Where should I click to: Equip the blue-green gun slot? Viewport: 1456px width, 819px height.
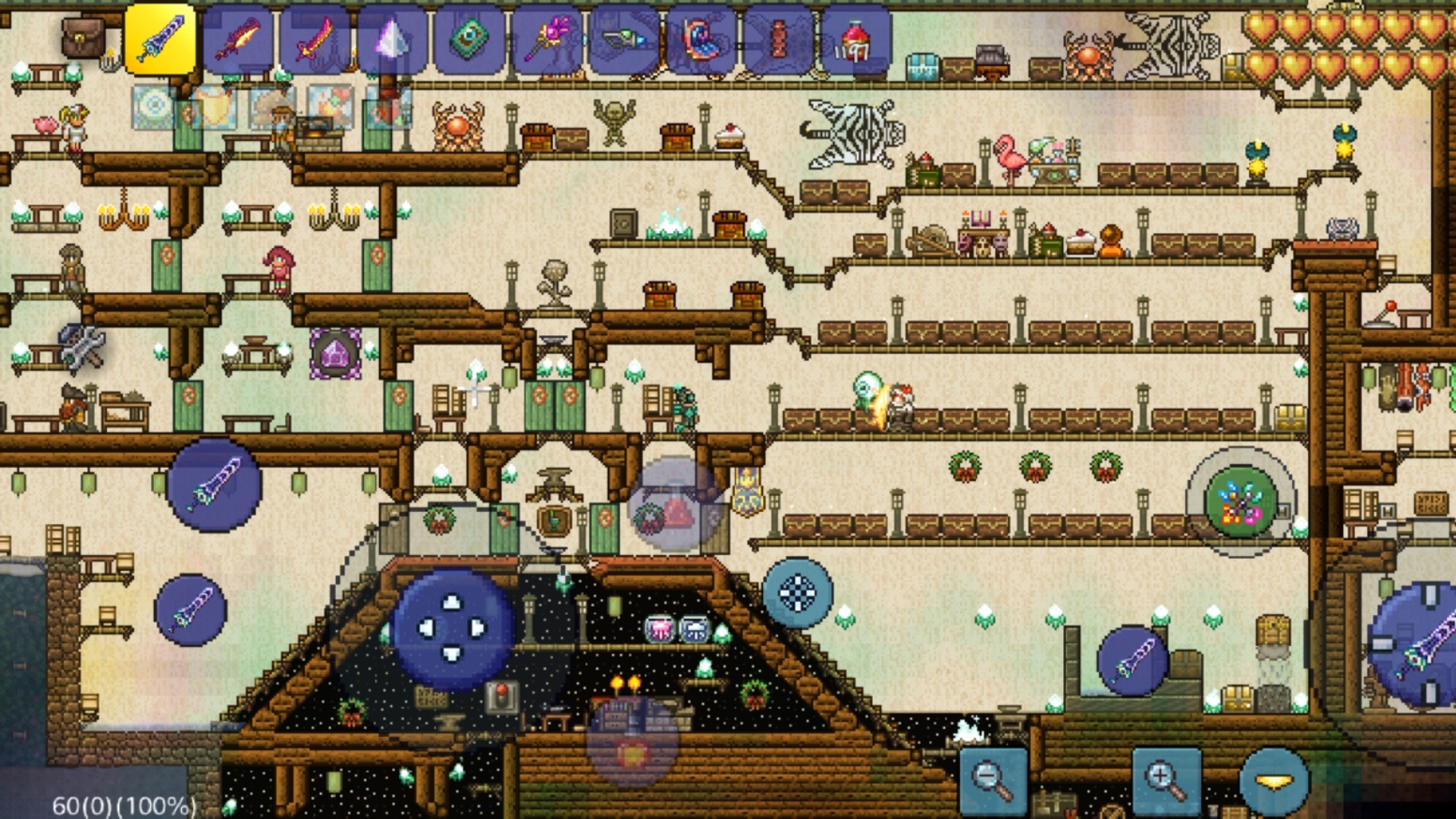tap(625, 39)
